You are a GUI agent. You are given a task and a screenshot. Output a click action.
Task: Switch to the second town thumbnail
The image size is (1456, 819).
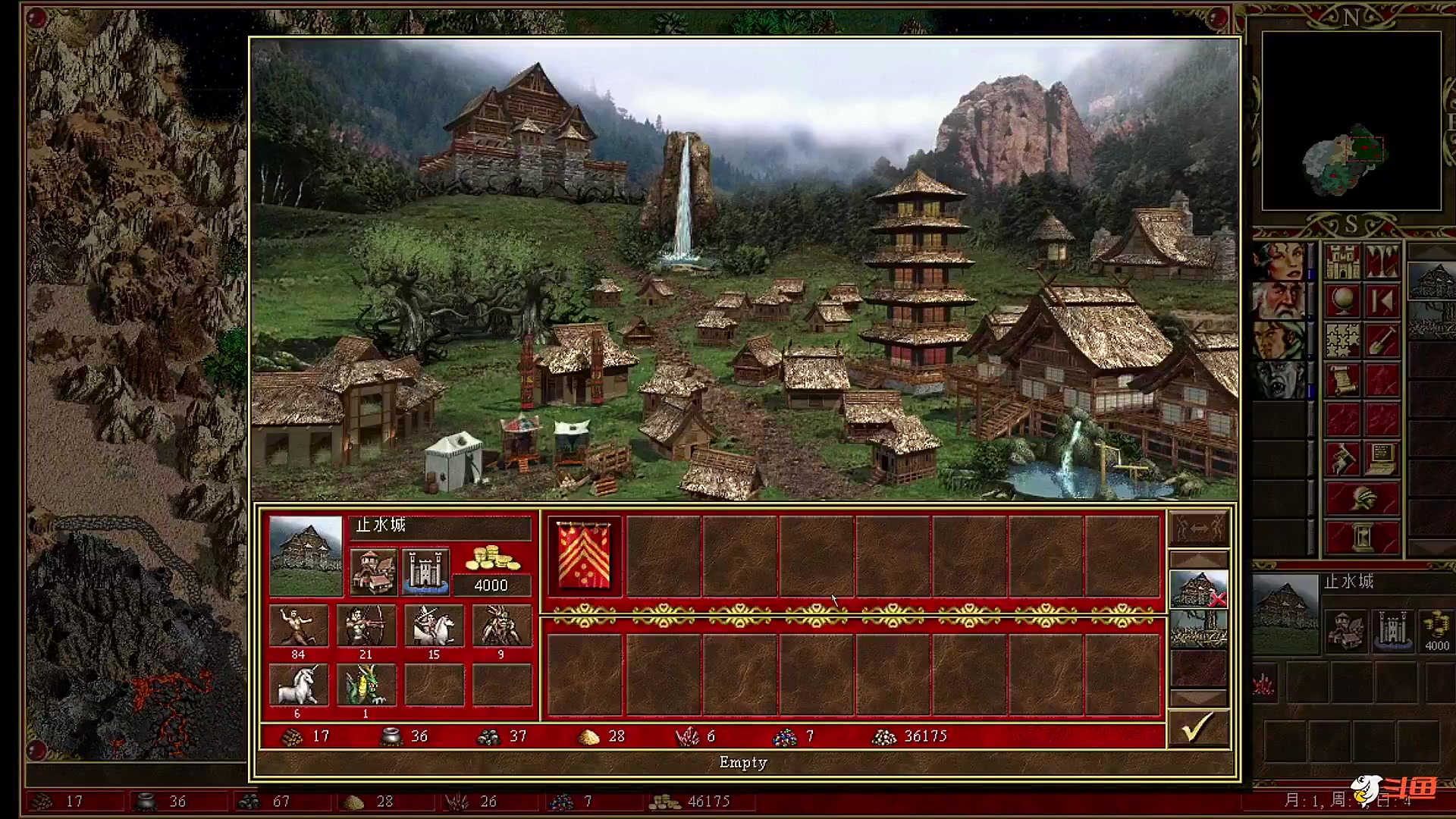[x=1198, y=629]
